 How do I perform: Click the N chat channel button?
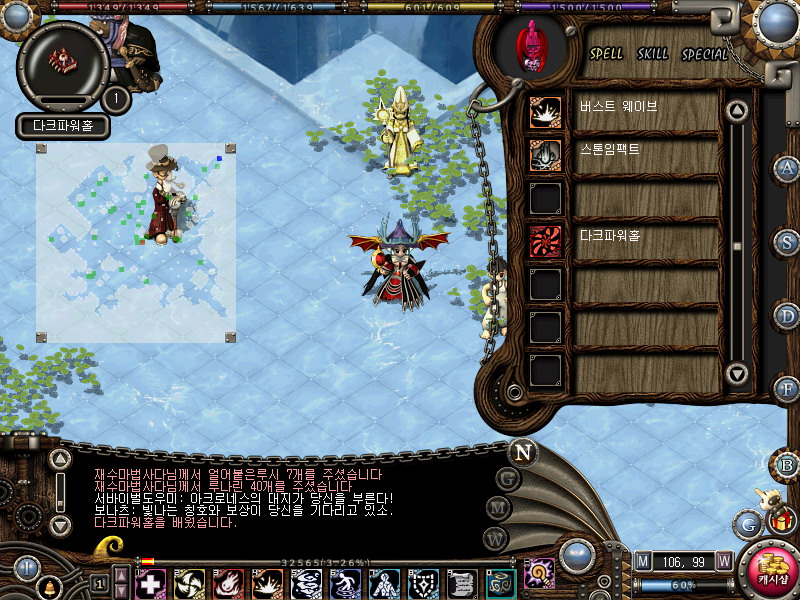click(x=522, y=451)
